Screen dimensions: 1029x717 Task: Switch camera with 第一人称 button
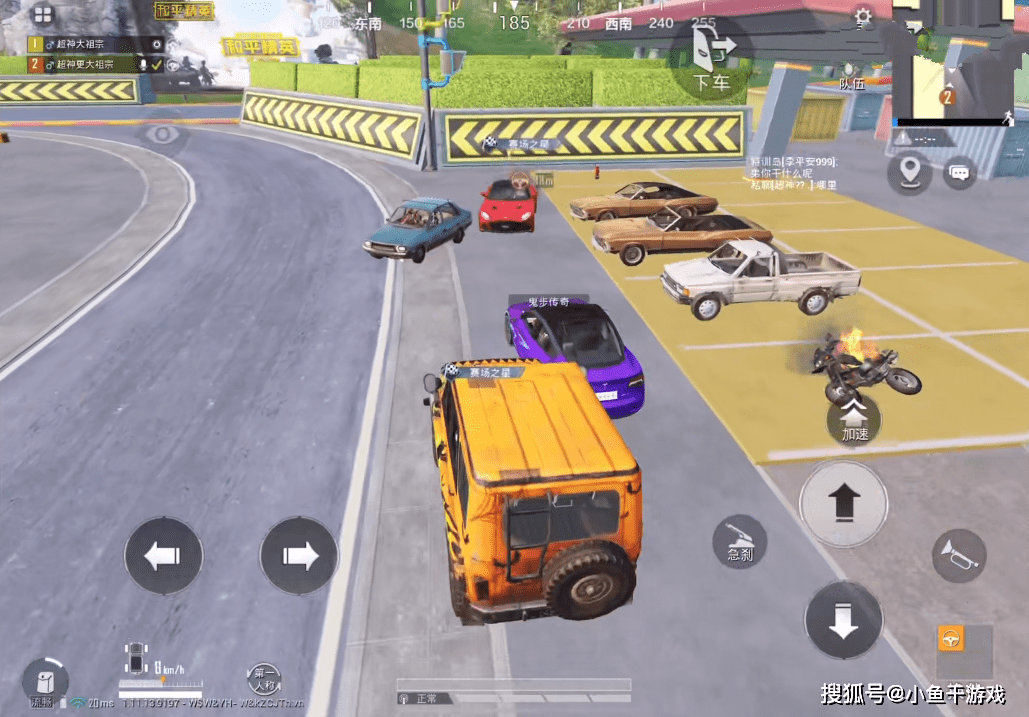point(265,680)
